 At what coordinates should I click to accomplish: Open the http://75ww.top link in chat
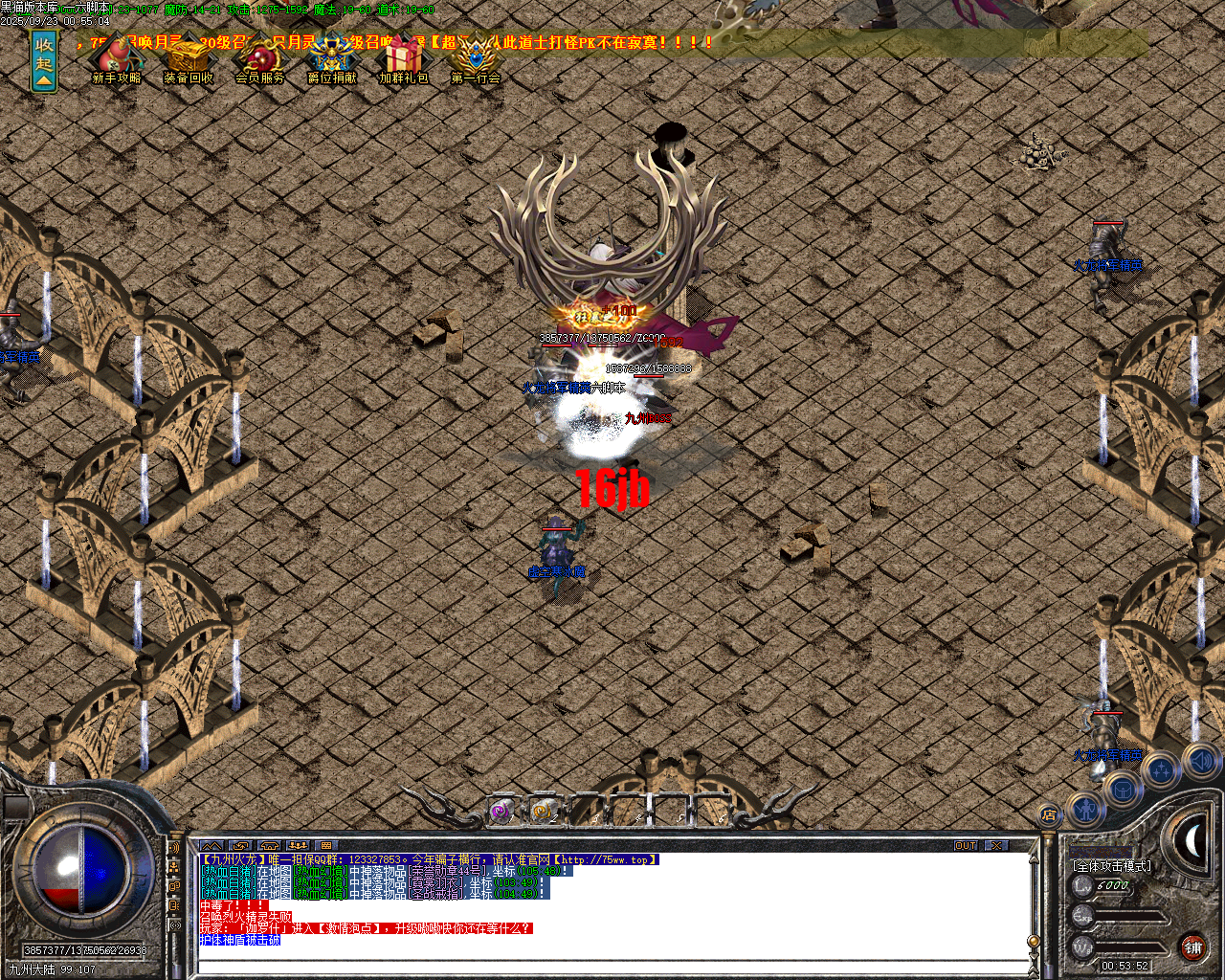tap(606, 858)
